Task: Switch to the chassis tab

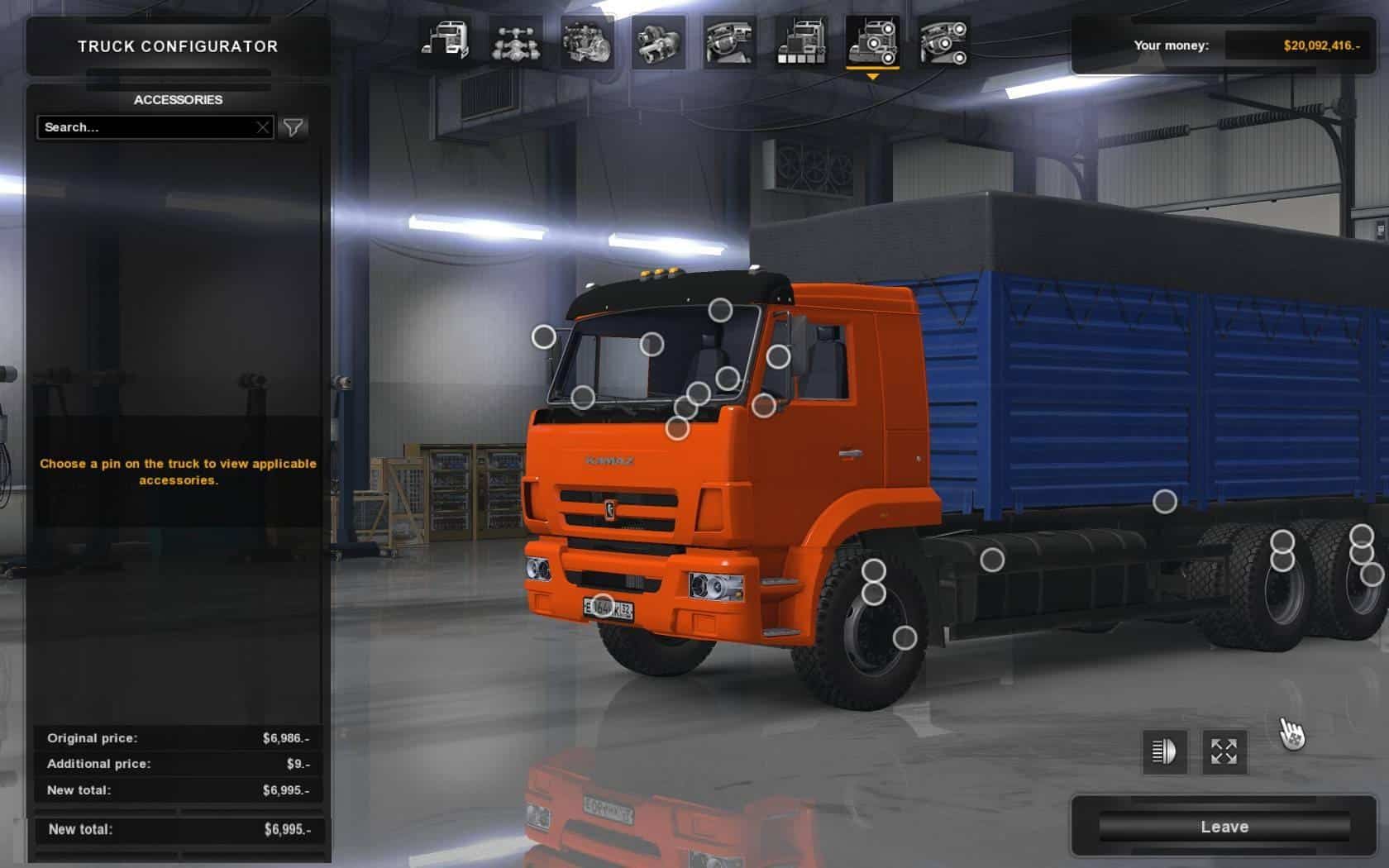Action: [516, 41]
